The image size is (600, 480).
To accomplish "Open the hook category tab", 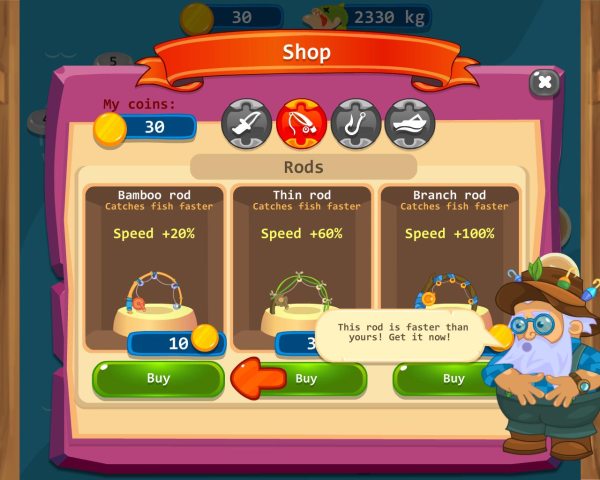I will [x=355, y=122].
